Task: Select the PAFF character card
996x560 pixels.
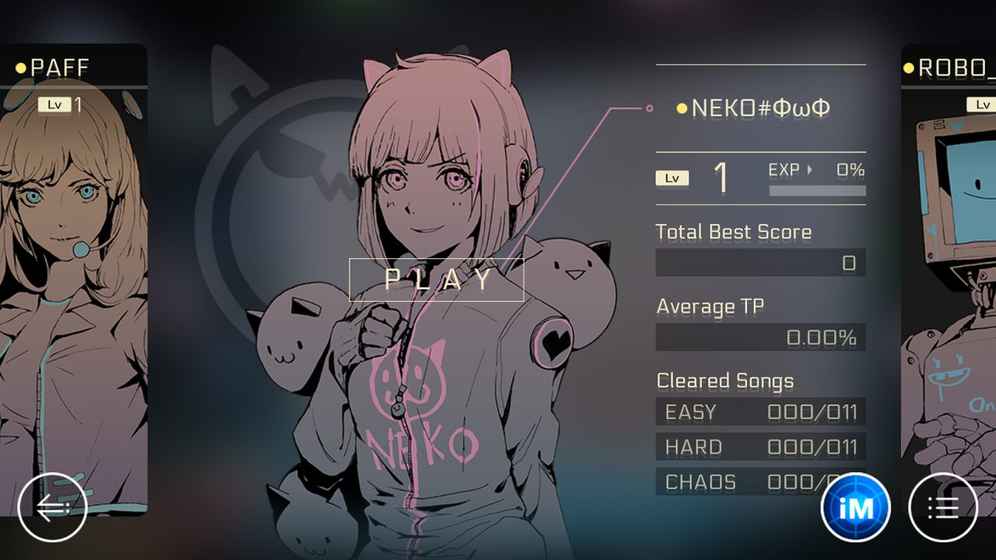Action: (x=73, y=270)
